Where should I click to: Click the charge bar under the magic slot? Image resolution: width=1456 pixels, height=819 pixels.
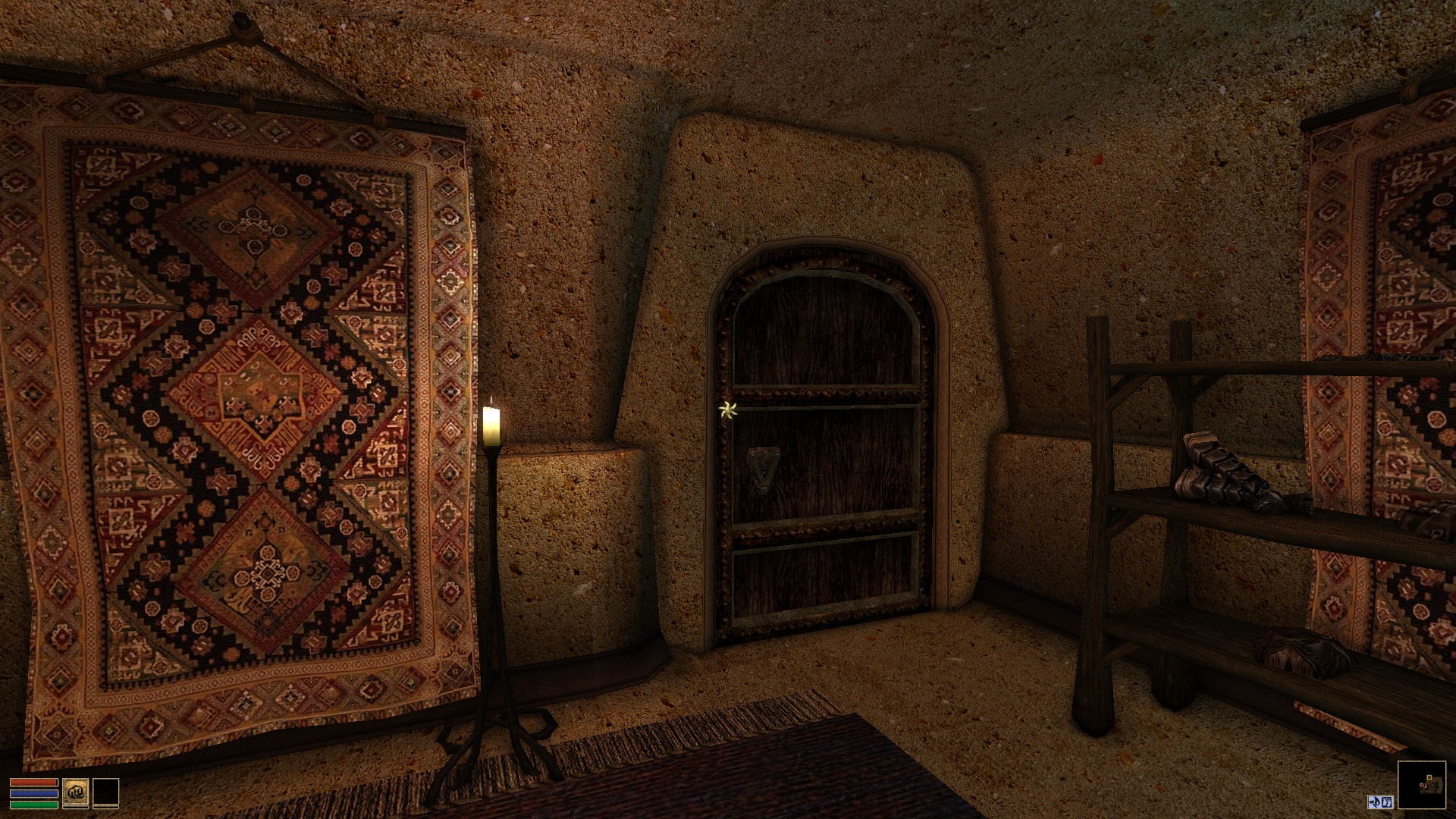pyautogui.click(x=106, y=808)
